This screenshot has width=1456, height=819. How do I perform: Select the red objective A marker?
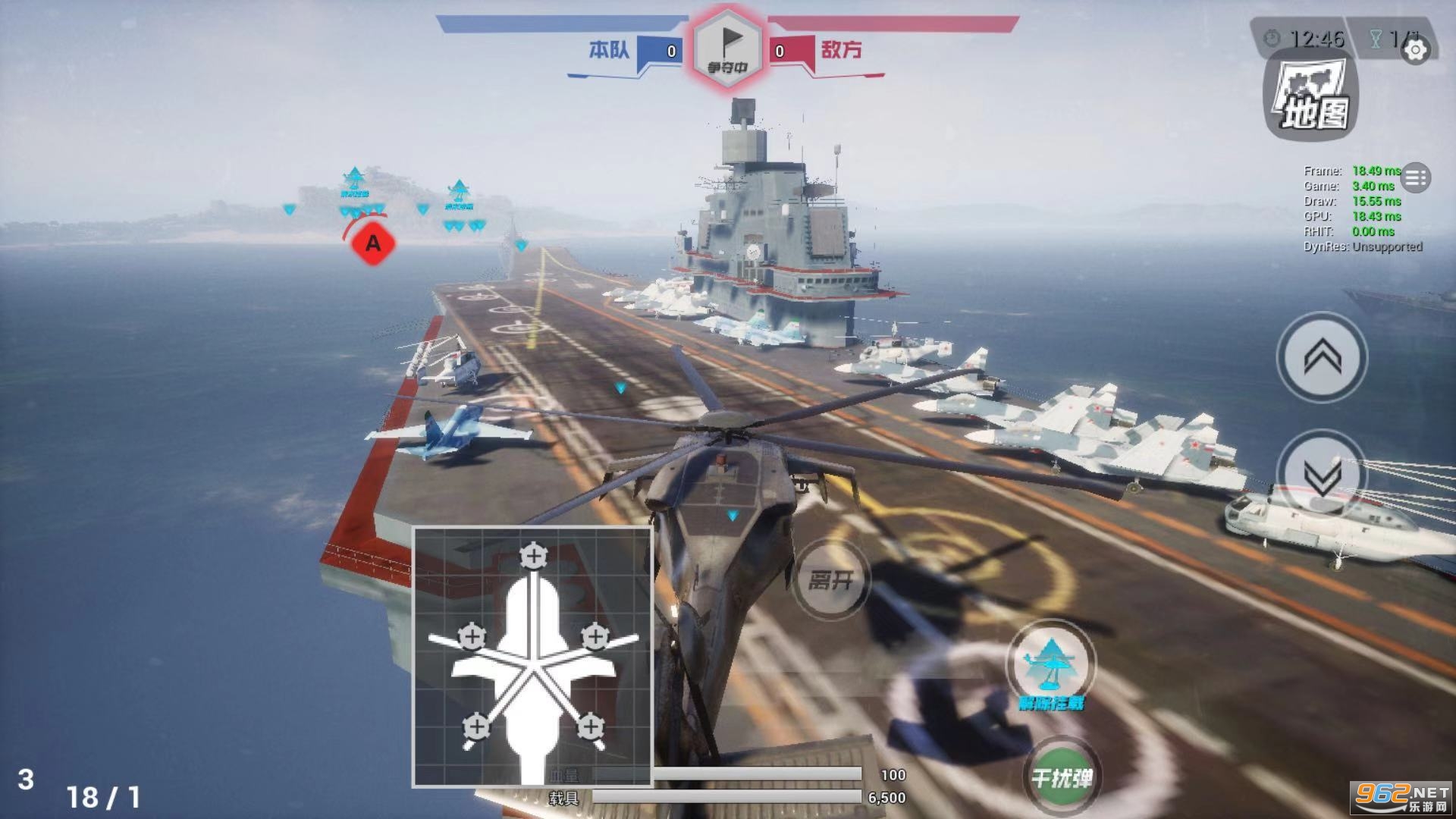pos(373,243)
